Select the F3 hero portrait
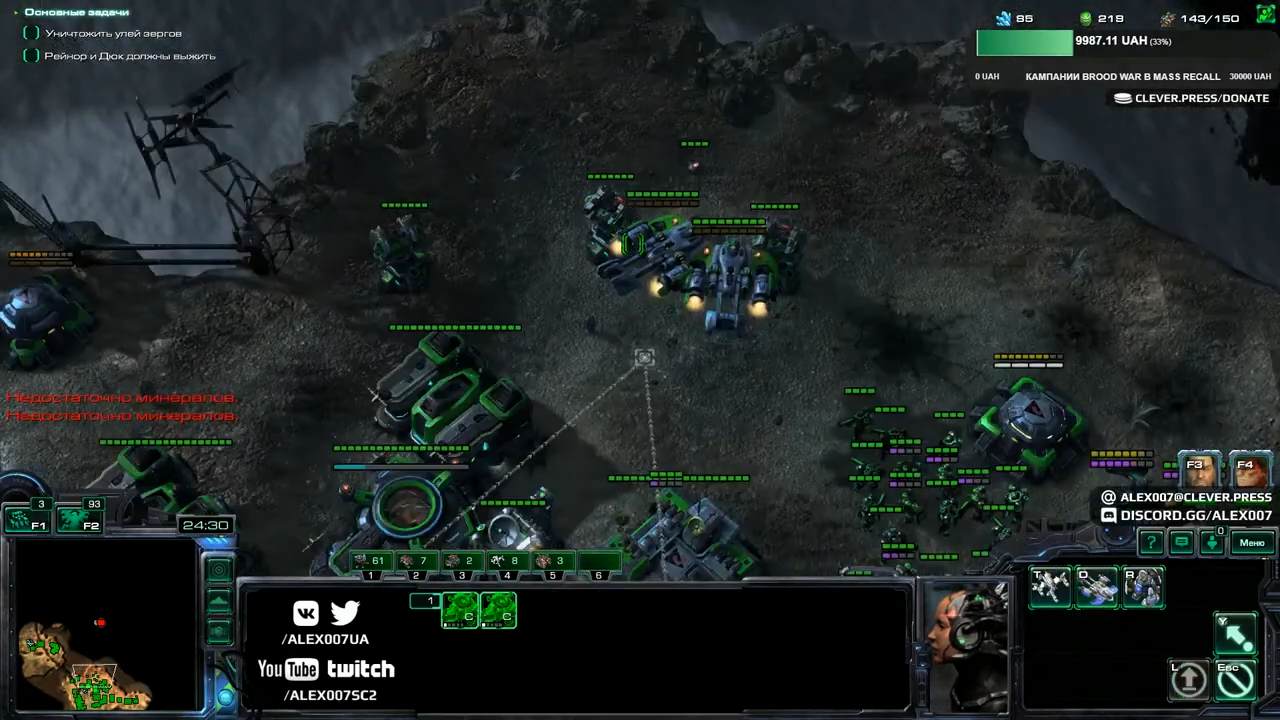The image size is (1280, 720). (1199, 470)
